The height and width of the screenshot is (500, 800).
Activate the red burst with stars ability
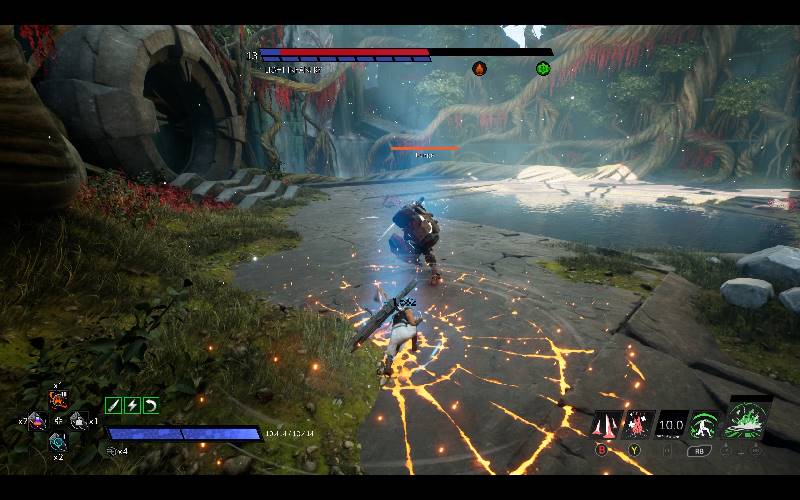[637, 425]
